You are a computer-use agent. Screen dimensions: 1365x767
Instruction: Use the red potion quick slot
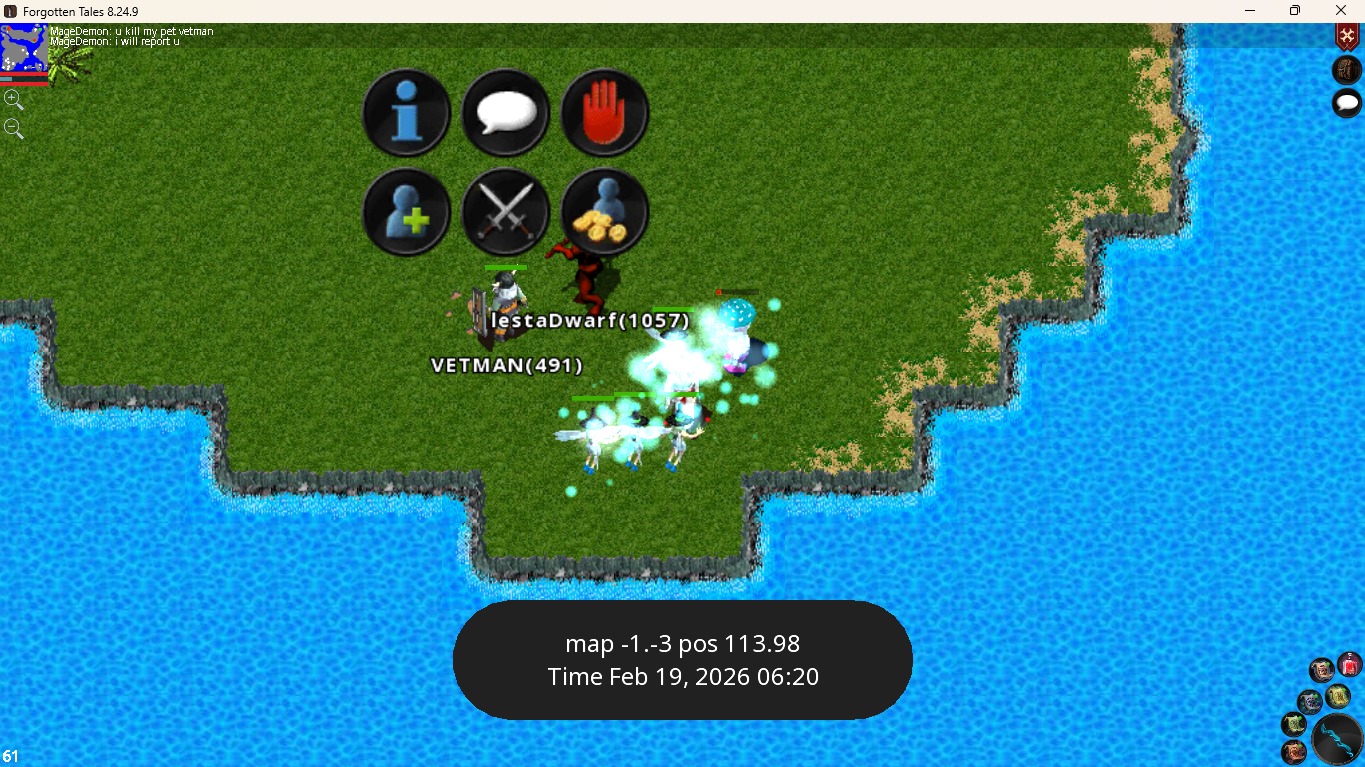(1349, 664)
